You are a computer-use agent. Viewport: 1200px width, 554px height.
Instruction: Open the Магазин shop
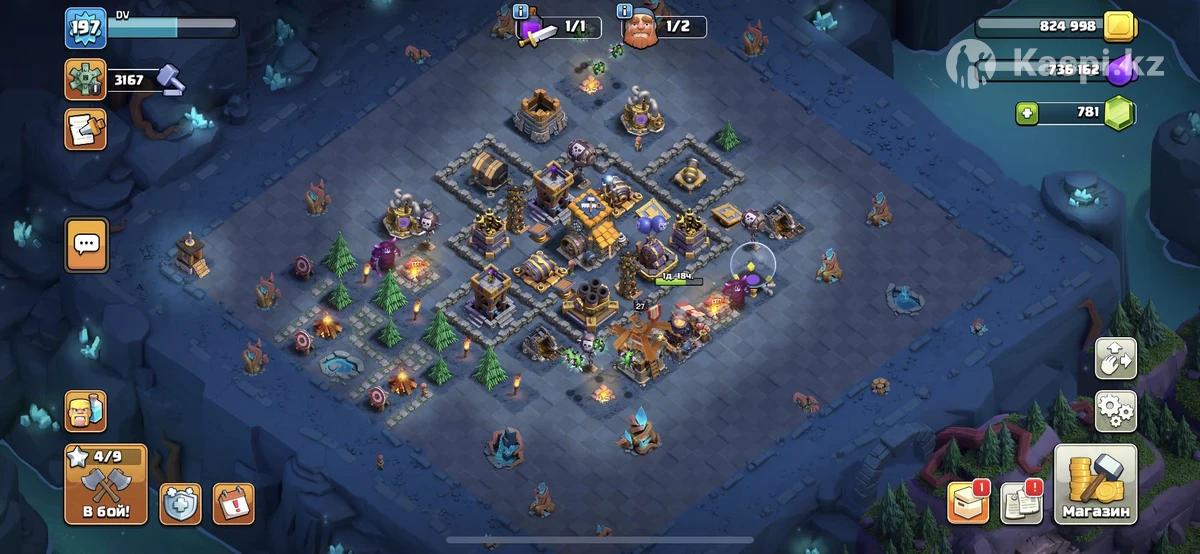pyautogui.click(x=1095, y=486)
